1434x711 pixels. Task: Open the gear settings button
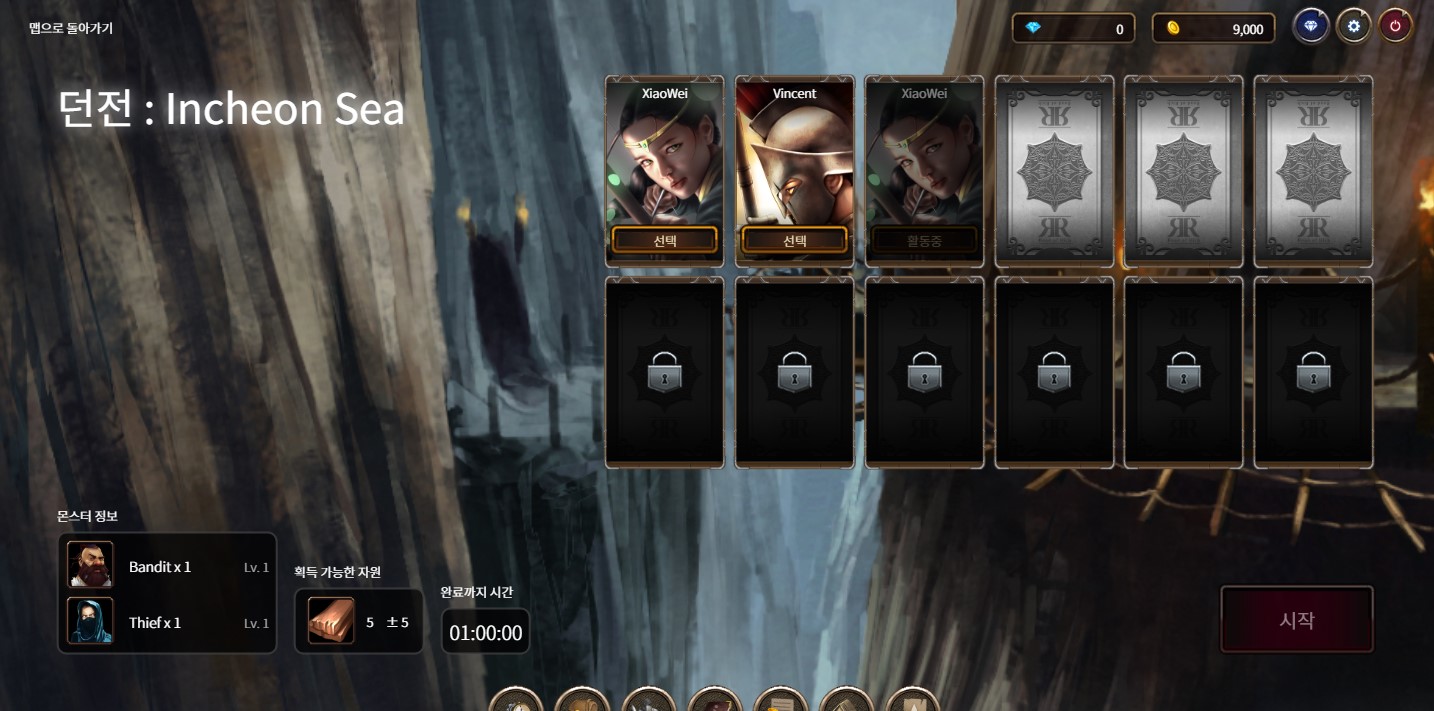pos(1353,26)
